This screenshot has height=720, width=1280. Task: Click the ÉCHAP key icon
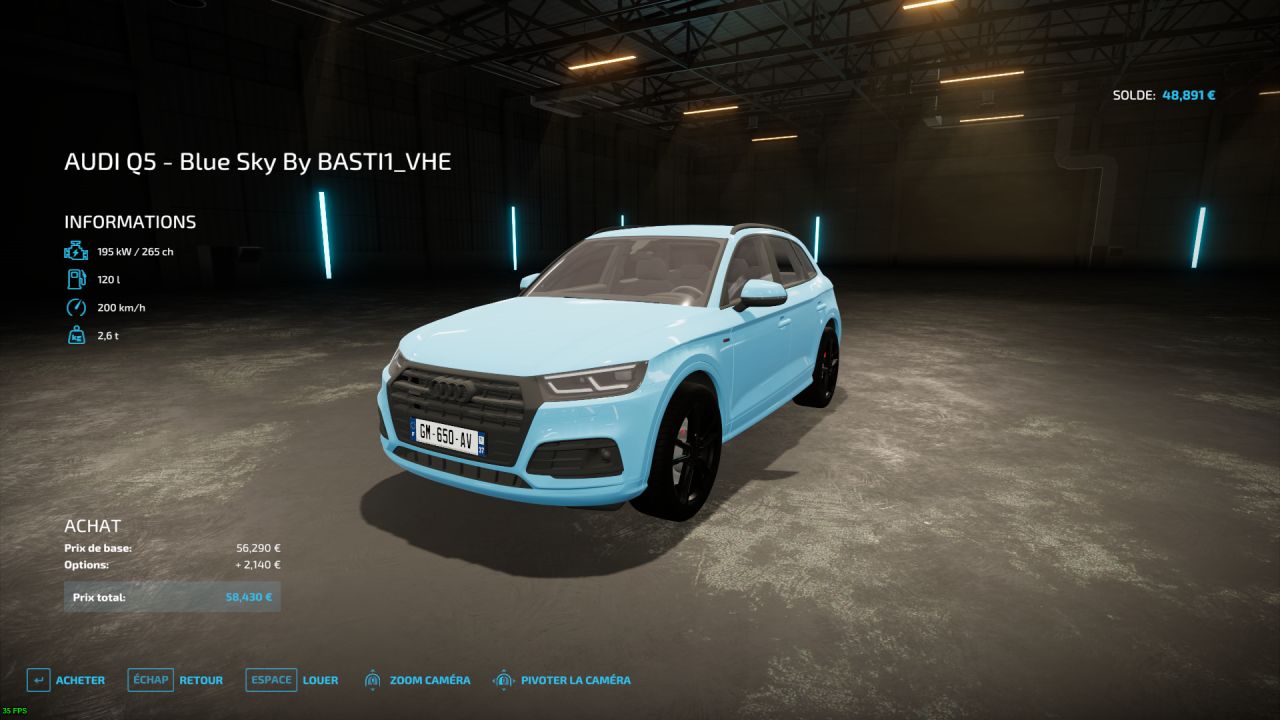click(x=149, y=679)
